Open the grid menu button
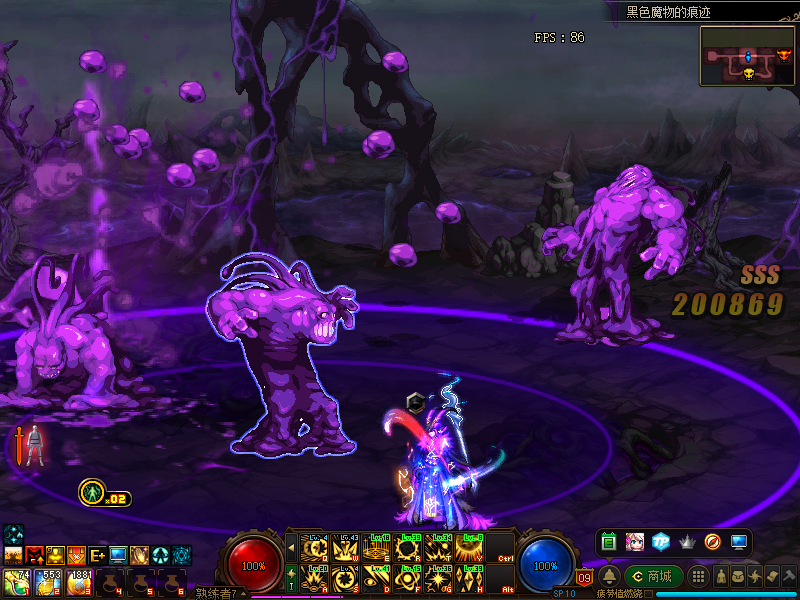 click(699, 576)
